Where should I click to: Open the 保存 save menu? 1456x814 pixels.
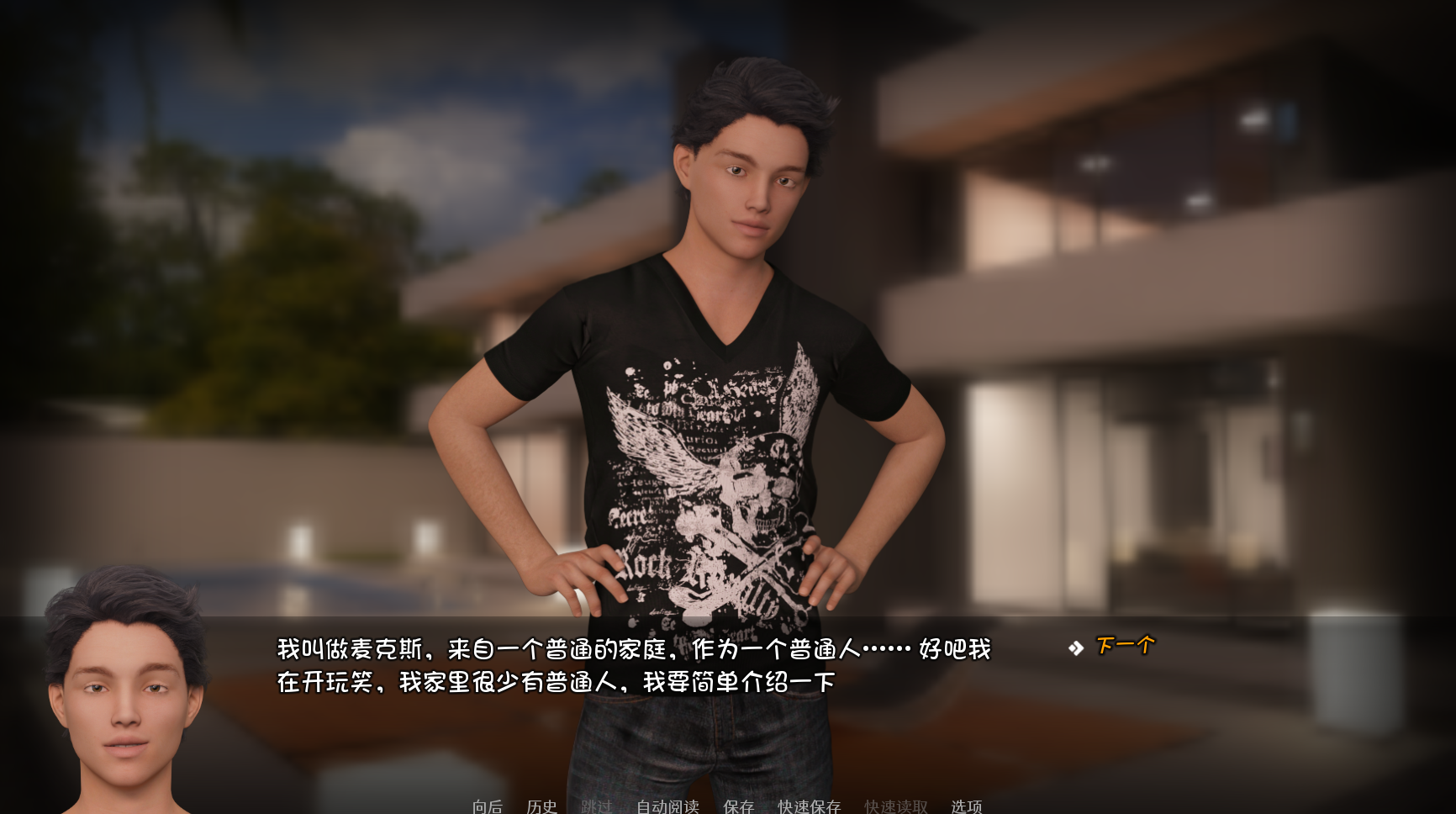(738, 806)
